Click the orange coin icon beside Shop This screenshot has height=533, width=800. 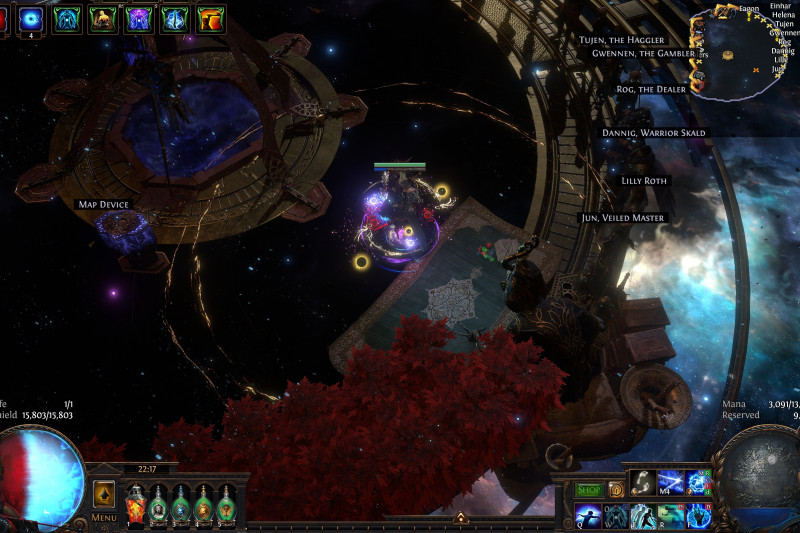click(x=616, y=490)
